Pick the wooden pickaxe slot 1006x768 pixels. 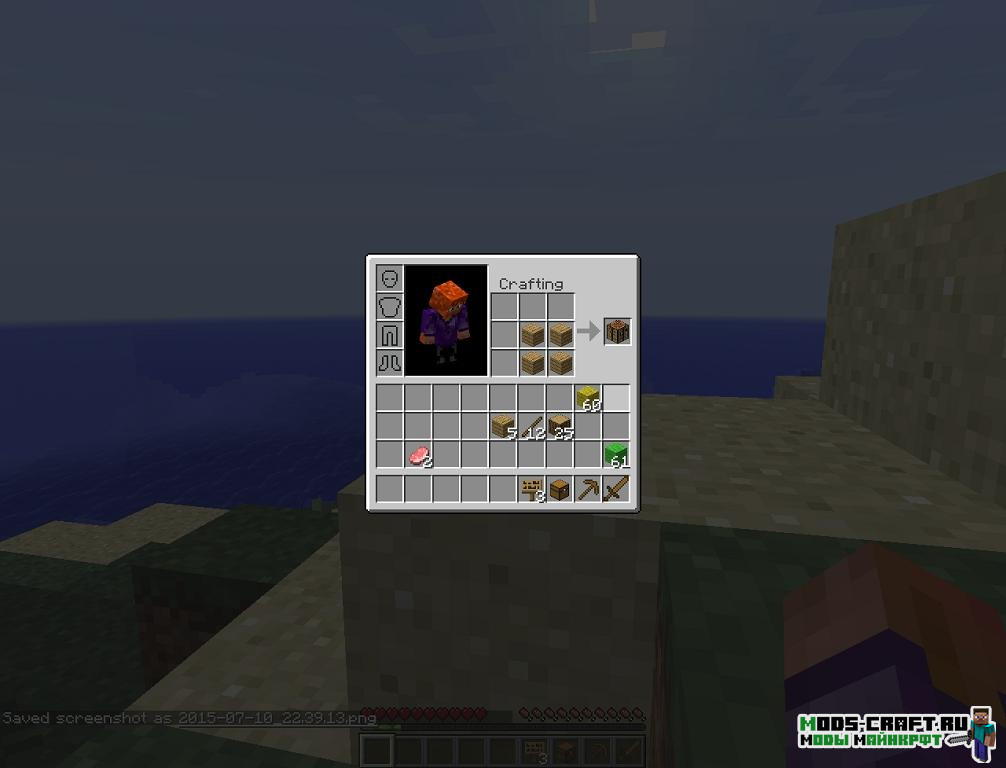tap(588, 489)
